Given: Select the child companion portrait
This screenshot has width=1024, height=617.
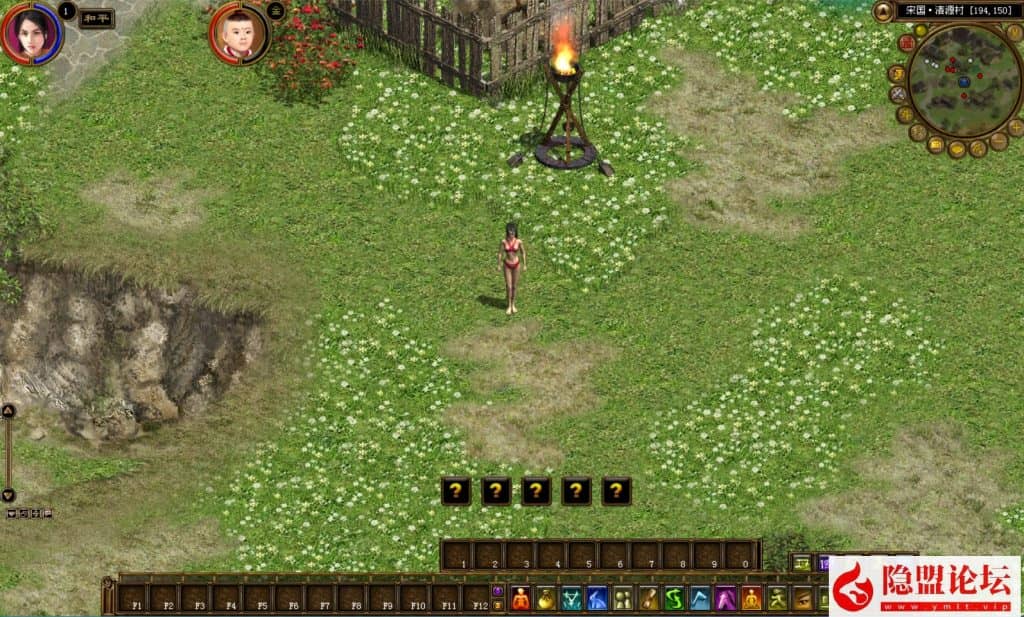Looking at the screenshot, I should coord(239,34).
